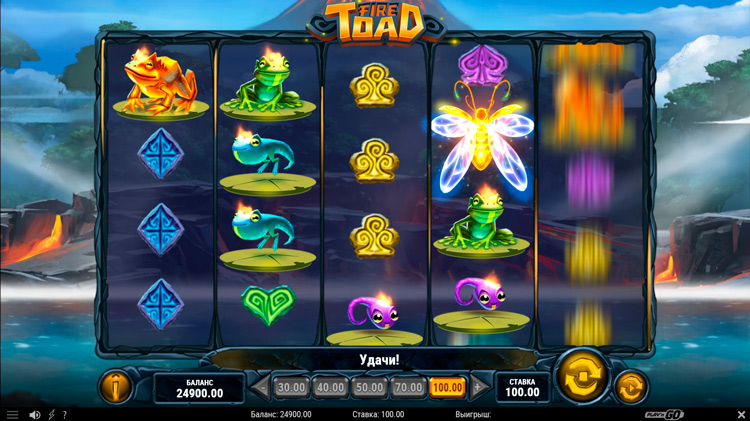Increase the bet with the plus arrow
The image size is (750, 421).
[x=477, y=387]
